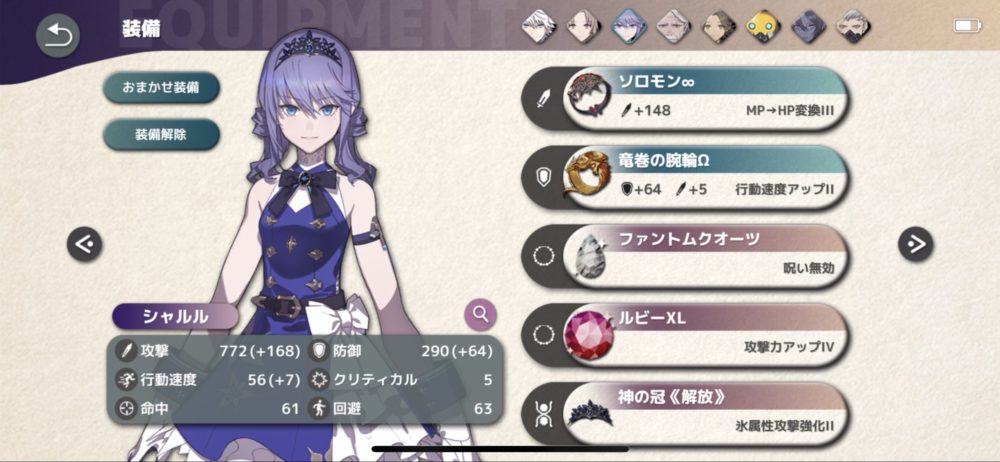Choose the ルビーXL gem slot
1000x462 pixels.
click(x=700, y=333)
